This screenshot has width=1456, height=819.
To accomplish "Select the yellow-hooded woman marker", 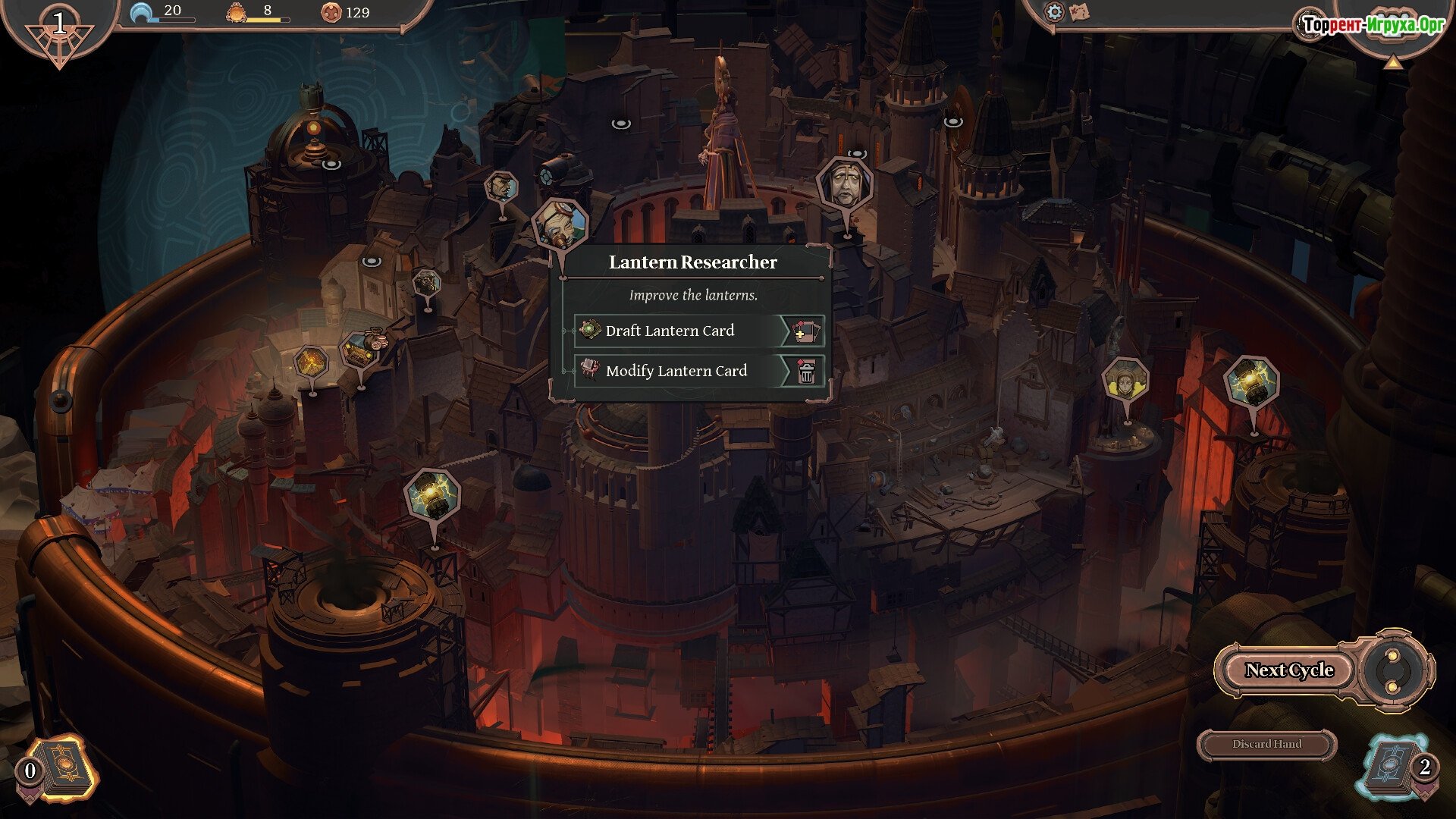I will pyautogui.click(x=1125, y=381).
